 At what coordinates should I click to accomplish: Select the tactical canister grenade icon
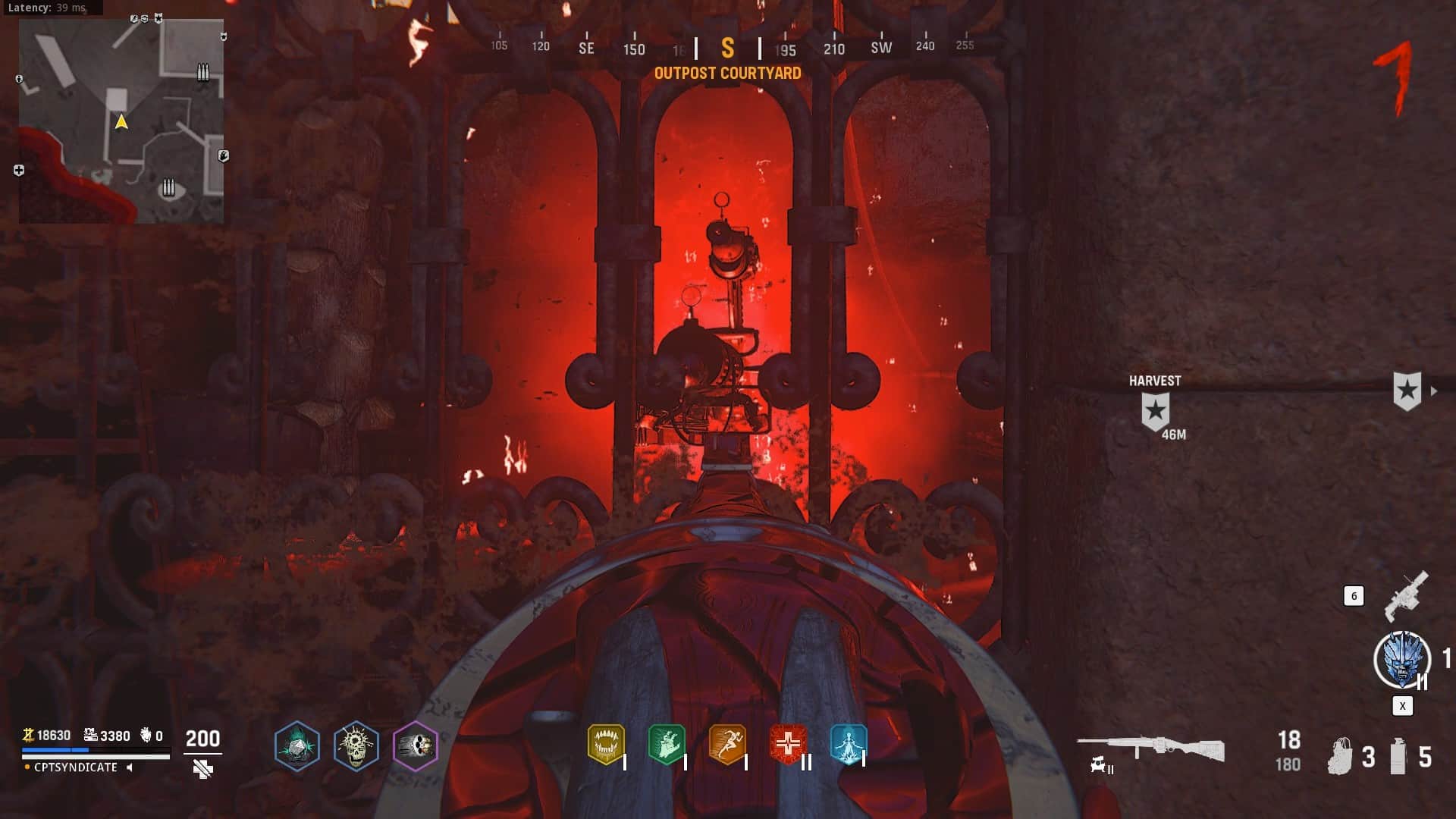[x=1398, y=756]
